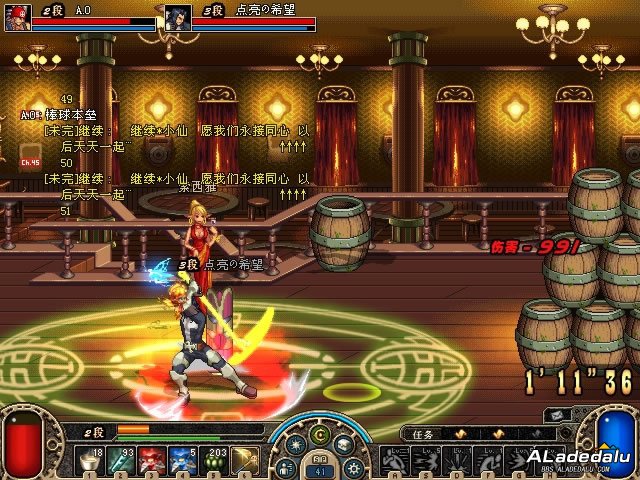The image size is (640, 480).
Task: Select the blue doll item slot
Action: 184,460
